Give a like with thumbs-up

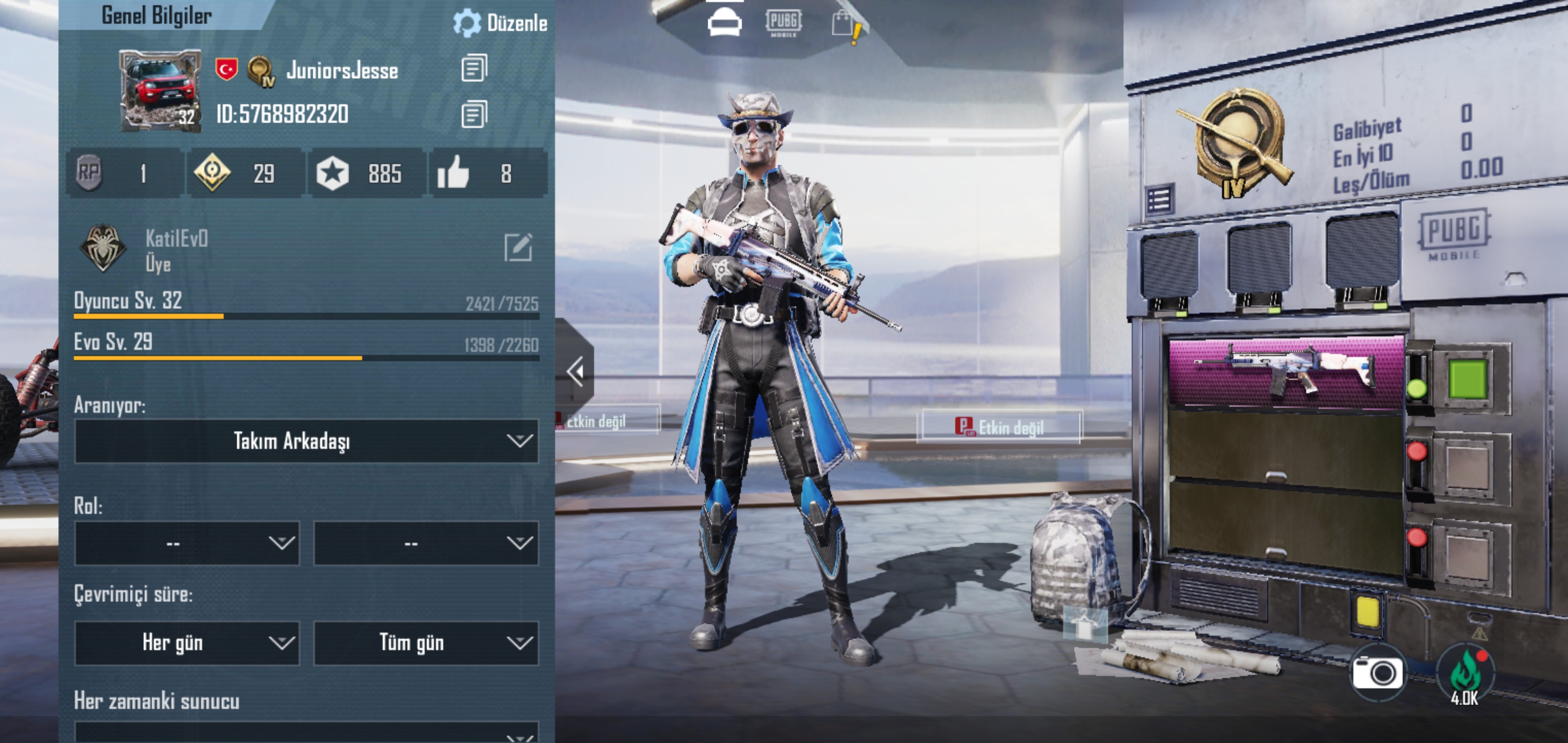(453, 173)
